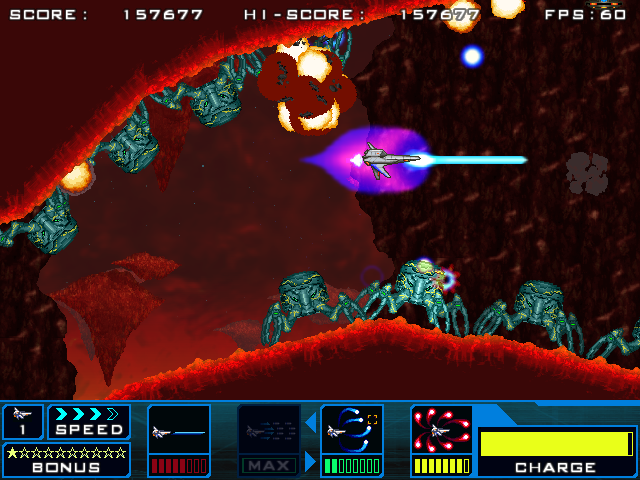This screenshot has height=480, width=640.
Task: Click the left weapon selector arrow
Action: [311, 421]
